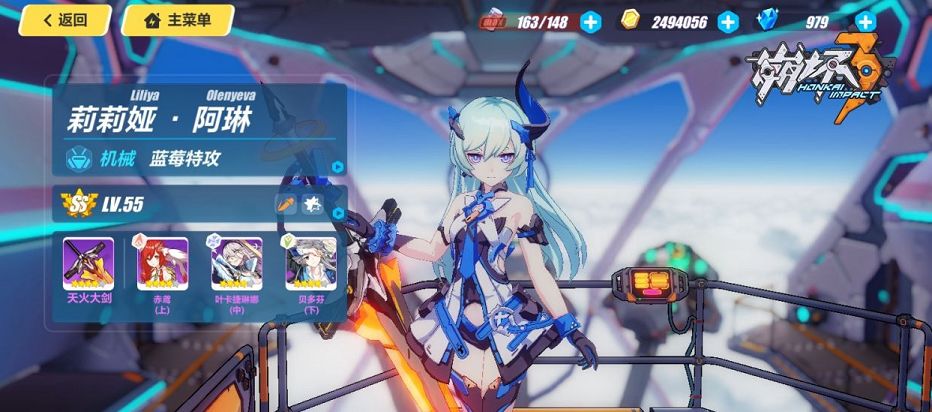Add gold coins with the plus button
Viewport: 932px width, 412px height.
(727, 22)
